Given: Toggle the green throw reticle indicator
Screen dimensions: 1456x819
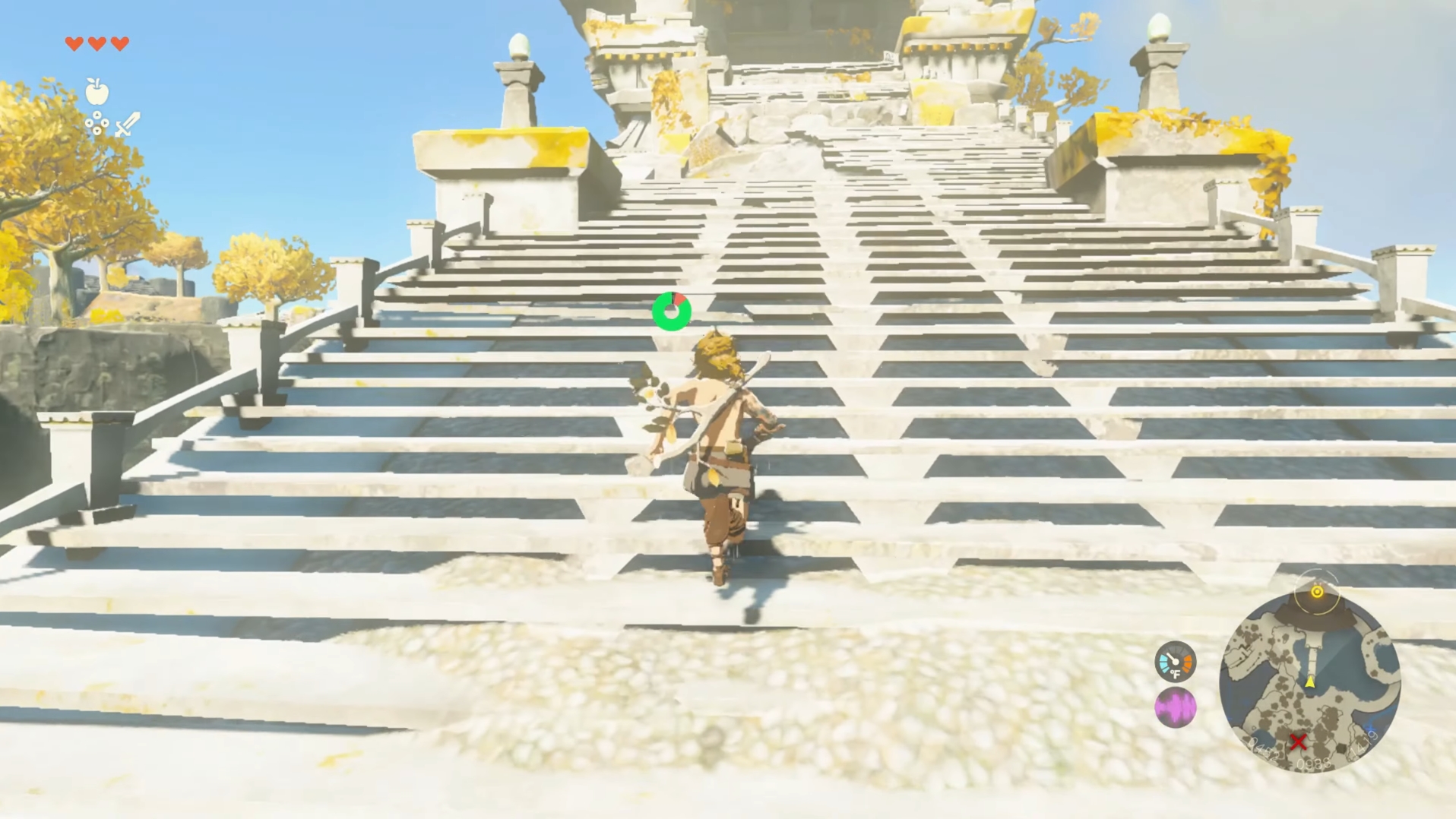Looking at the screenshot, I should [671, 311].
